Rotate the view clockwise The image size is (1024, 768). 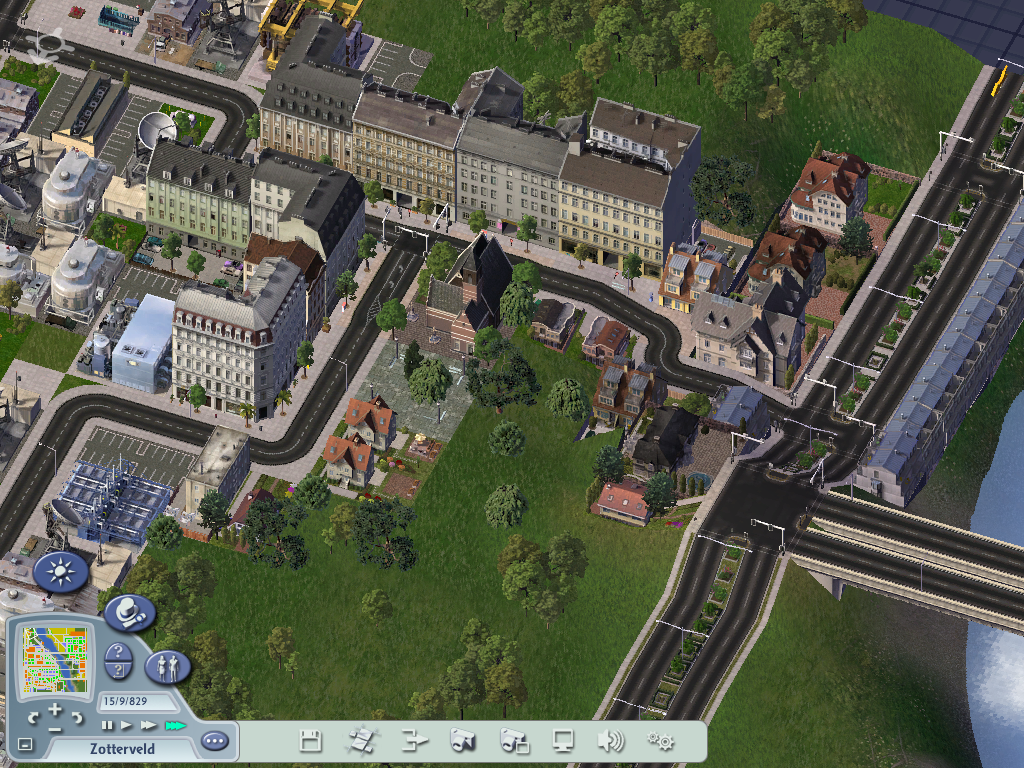point(78,717)
